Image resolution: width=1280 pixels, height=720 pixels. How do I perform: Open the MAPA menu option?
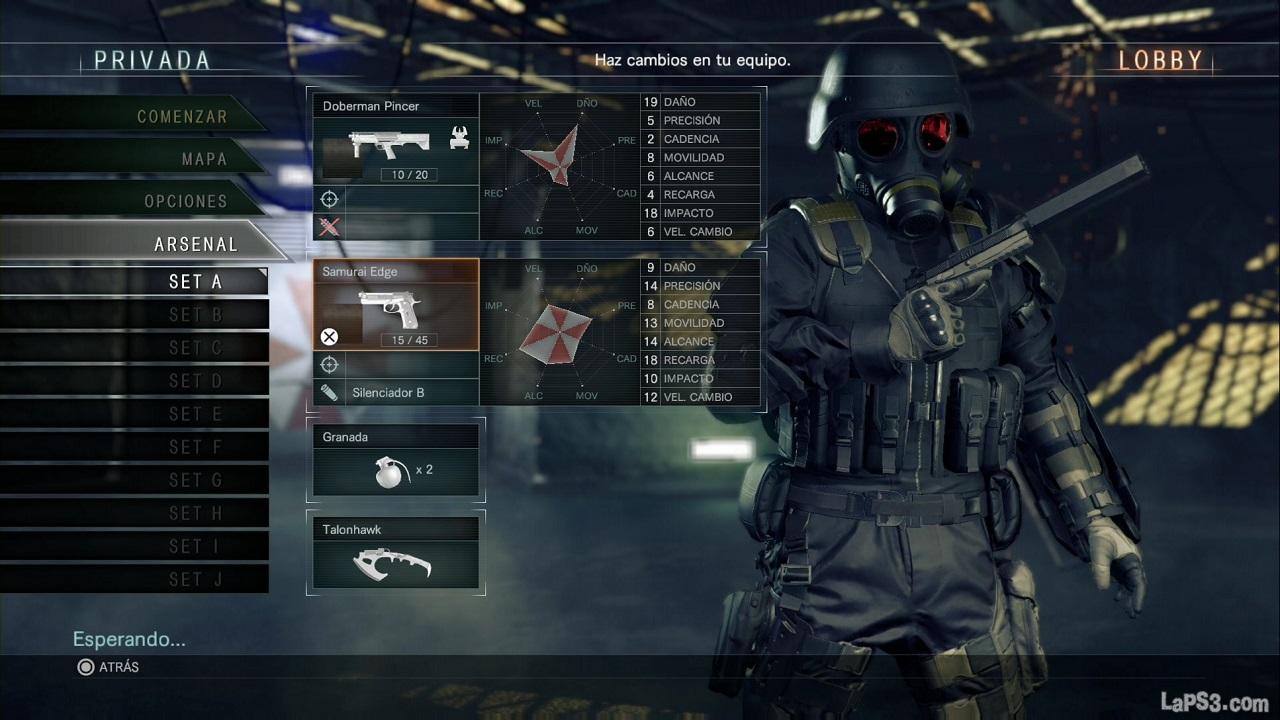[204, 158]
